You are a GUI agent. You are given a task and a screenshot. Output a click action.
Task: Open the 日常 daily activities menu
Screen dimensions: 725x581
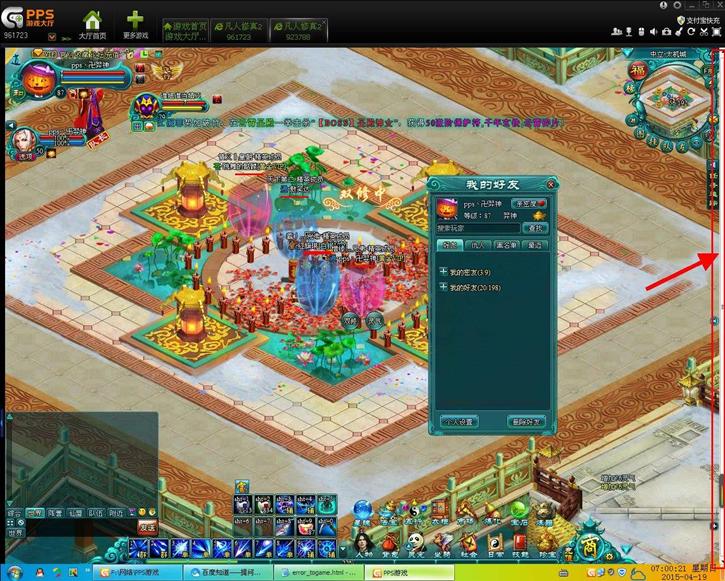[x=493, y=546]
